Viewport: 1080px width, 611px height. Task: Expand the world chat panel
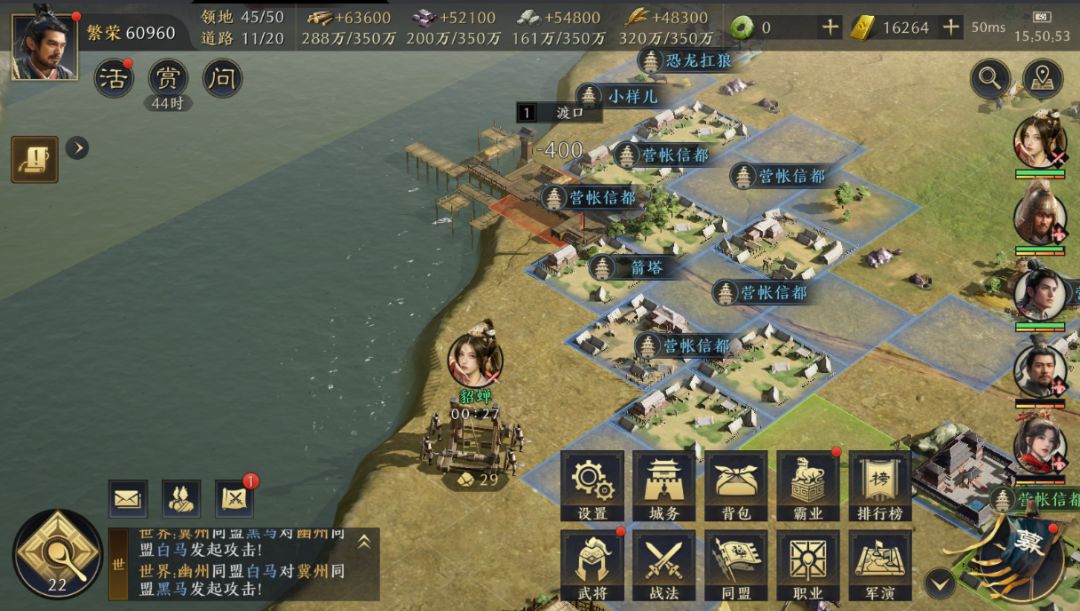click(364, 541)
